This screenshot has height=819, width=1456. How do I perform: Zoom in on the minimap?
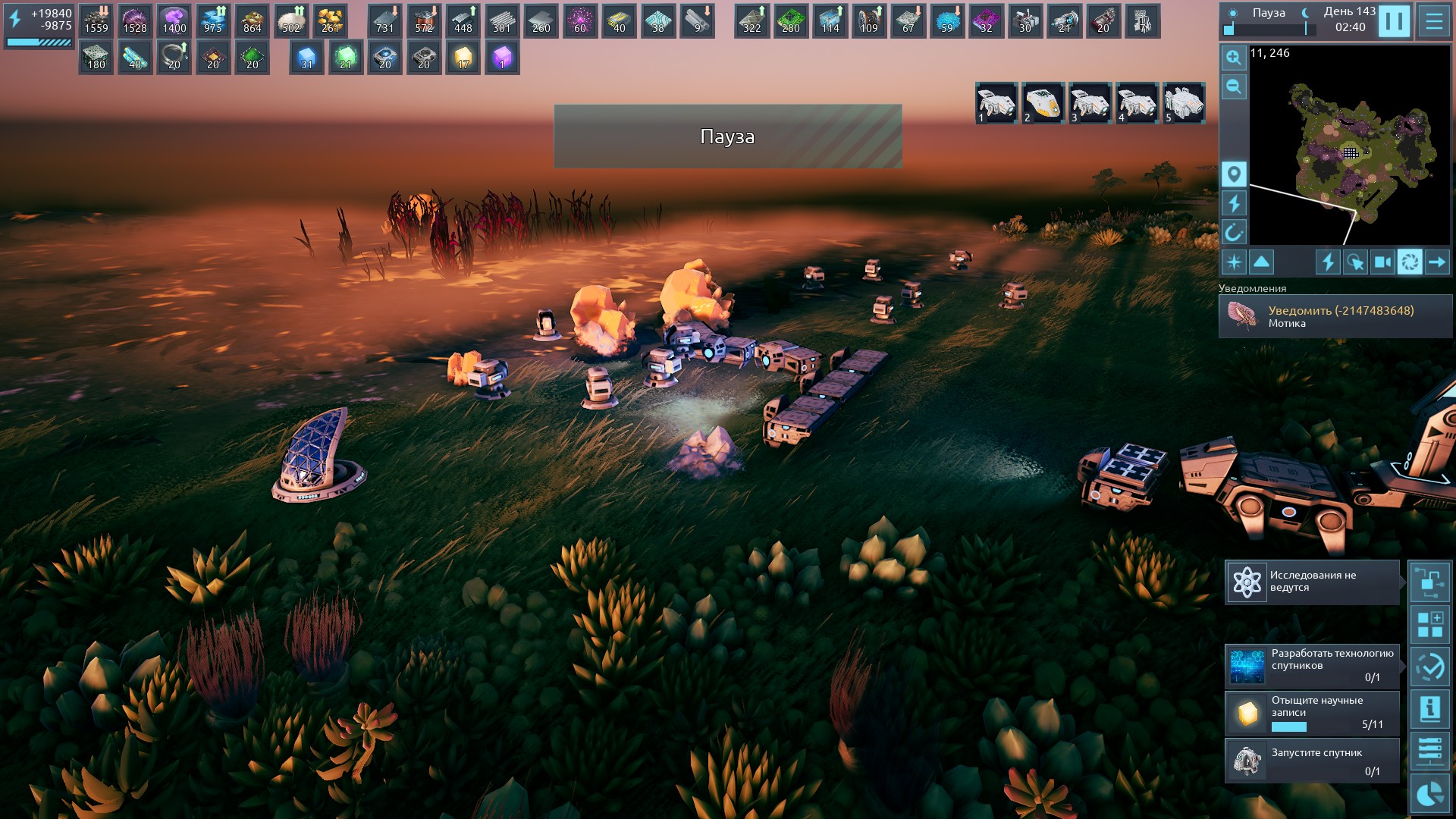(1234, 58)
